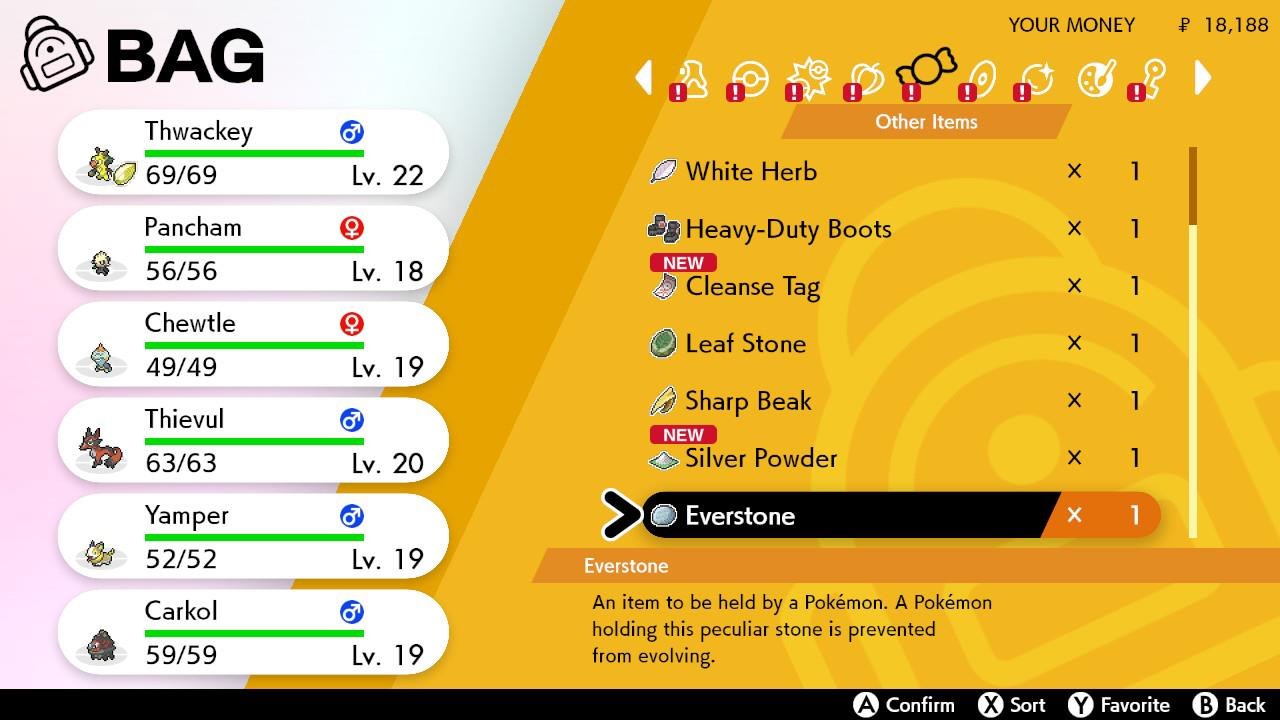Screen dimensions: 1280x720
Task: Open the Battle Items pocket
Action: pyautogui.click(x=808, y=78)
